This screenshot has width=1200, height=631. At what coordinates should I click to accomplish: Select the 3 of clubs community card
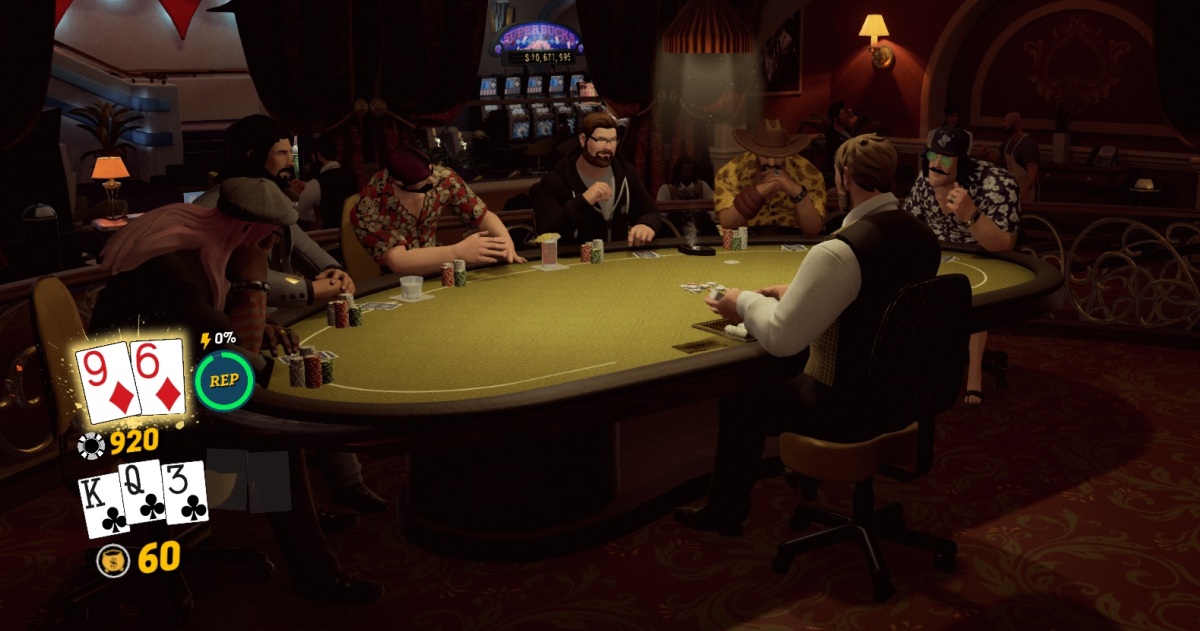[185, 493]
